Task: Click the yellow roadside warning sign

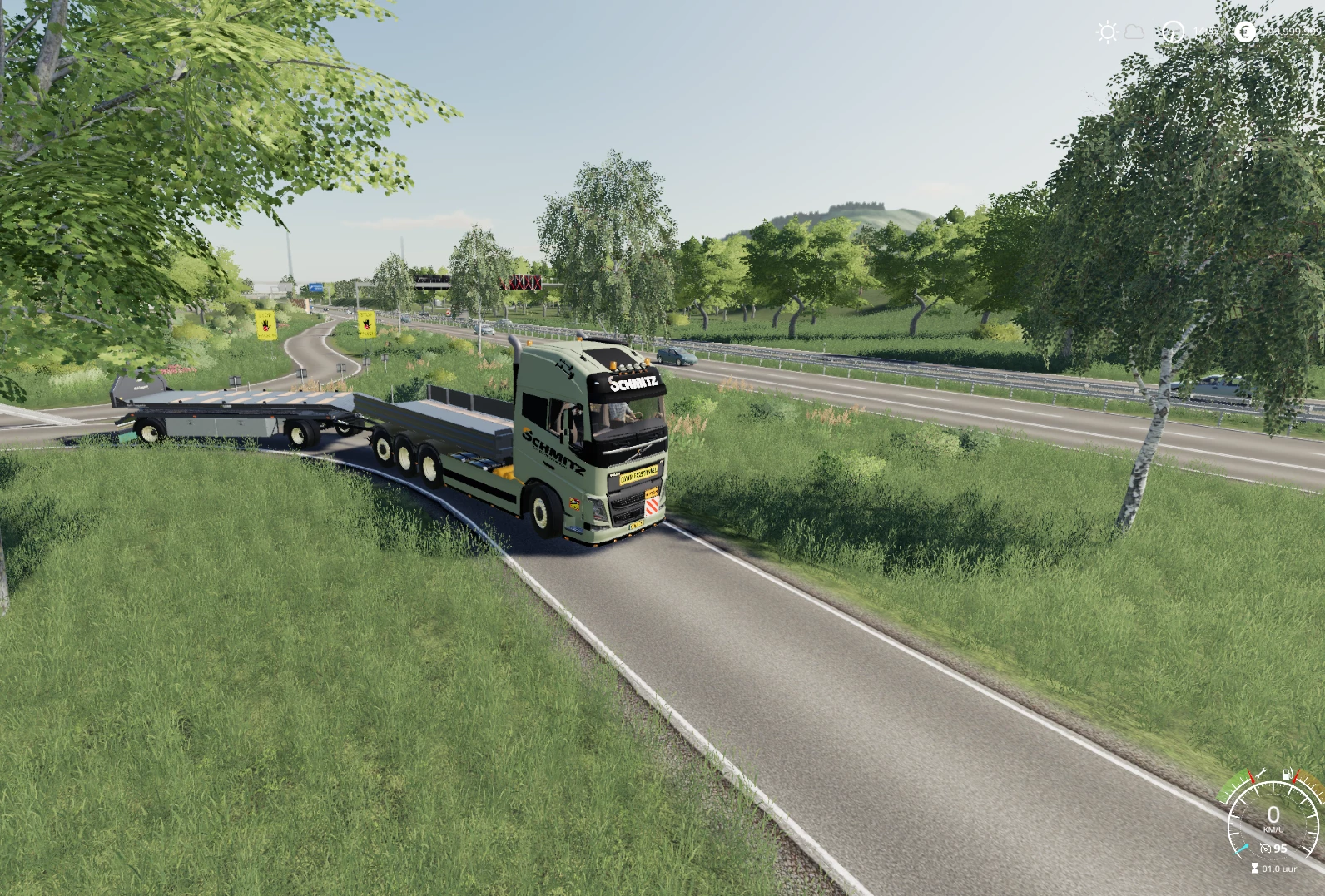Action: (x=265, y=325)
